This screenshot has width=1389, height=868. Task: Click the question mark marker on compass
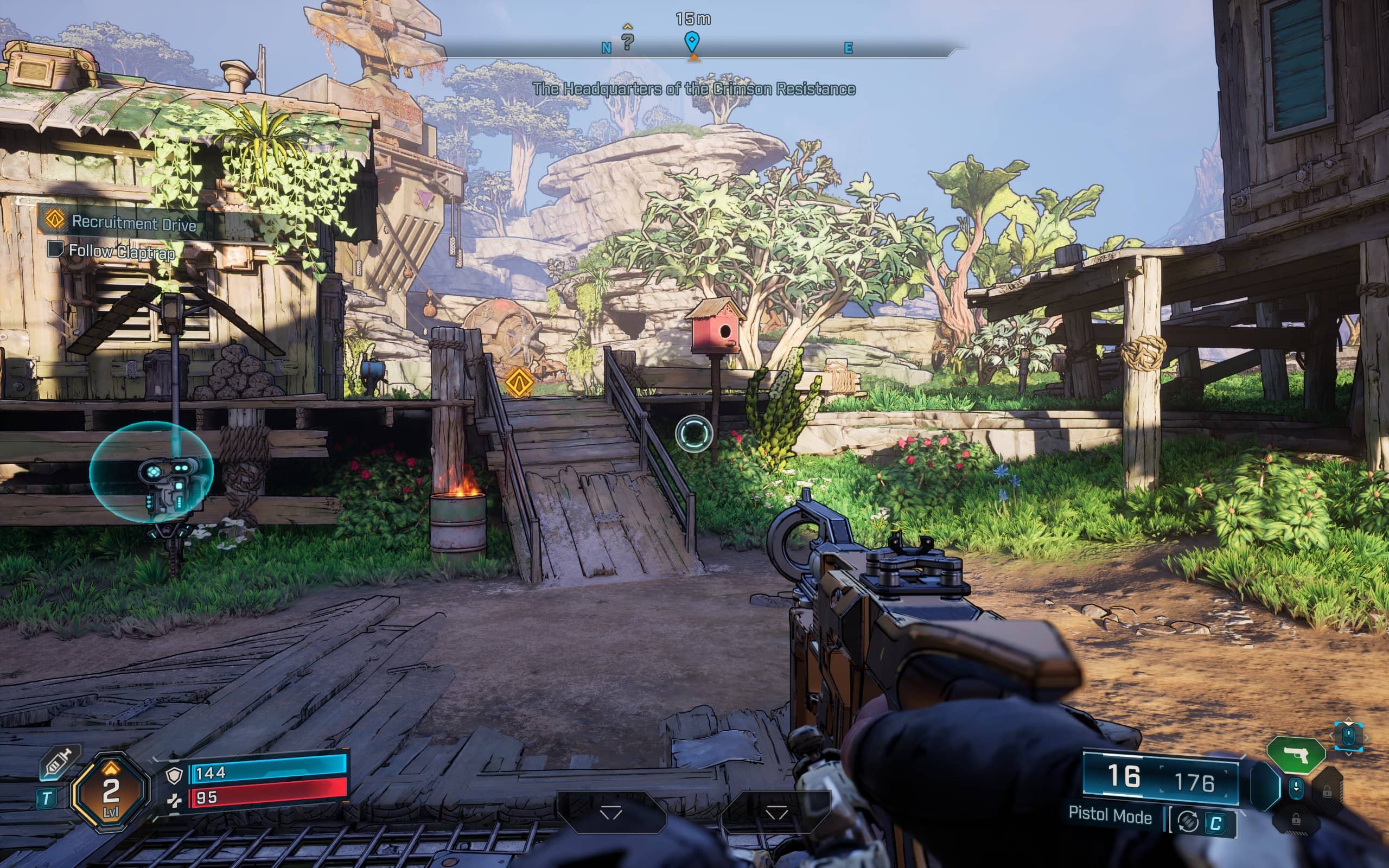pyautogui.click(x=628, y=41)
